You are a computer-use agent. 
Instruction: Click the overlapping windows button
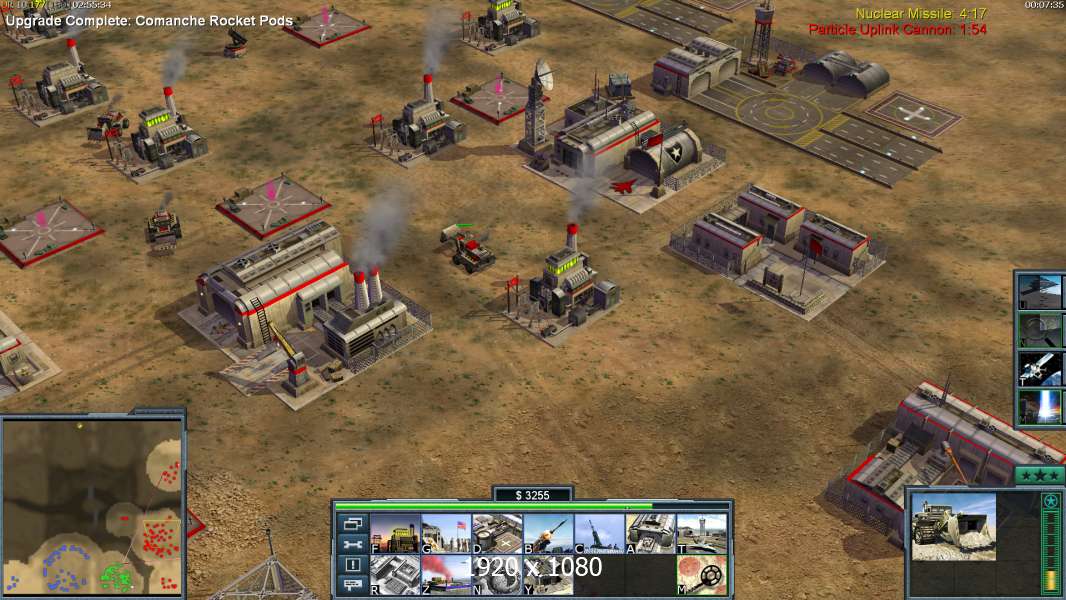pos(352,523)
